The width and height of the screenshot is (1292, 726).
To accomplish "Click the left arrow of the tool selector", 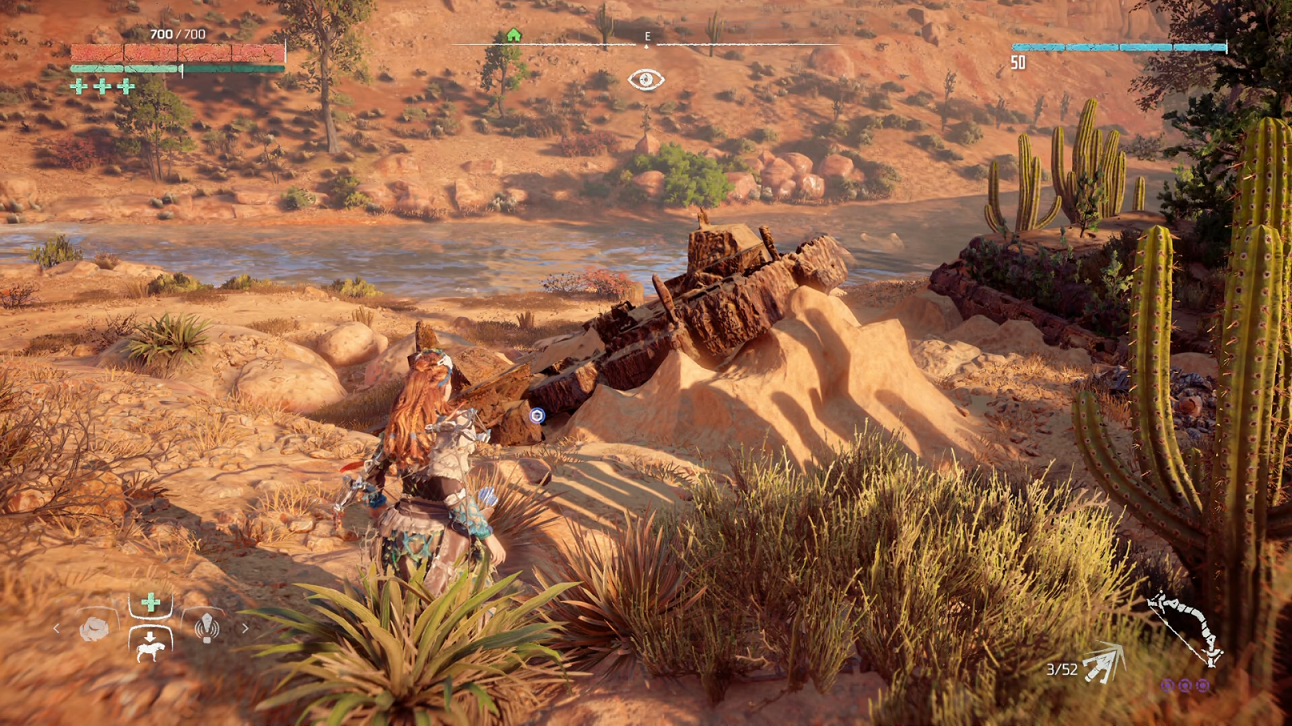I will point(56,628).
